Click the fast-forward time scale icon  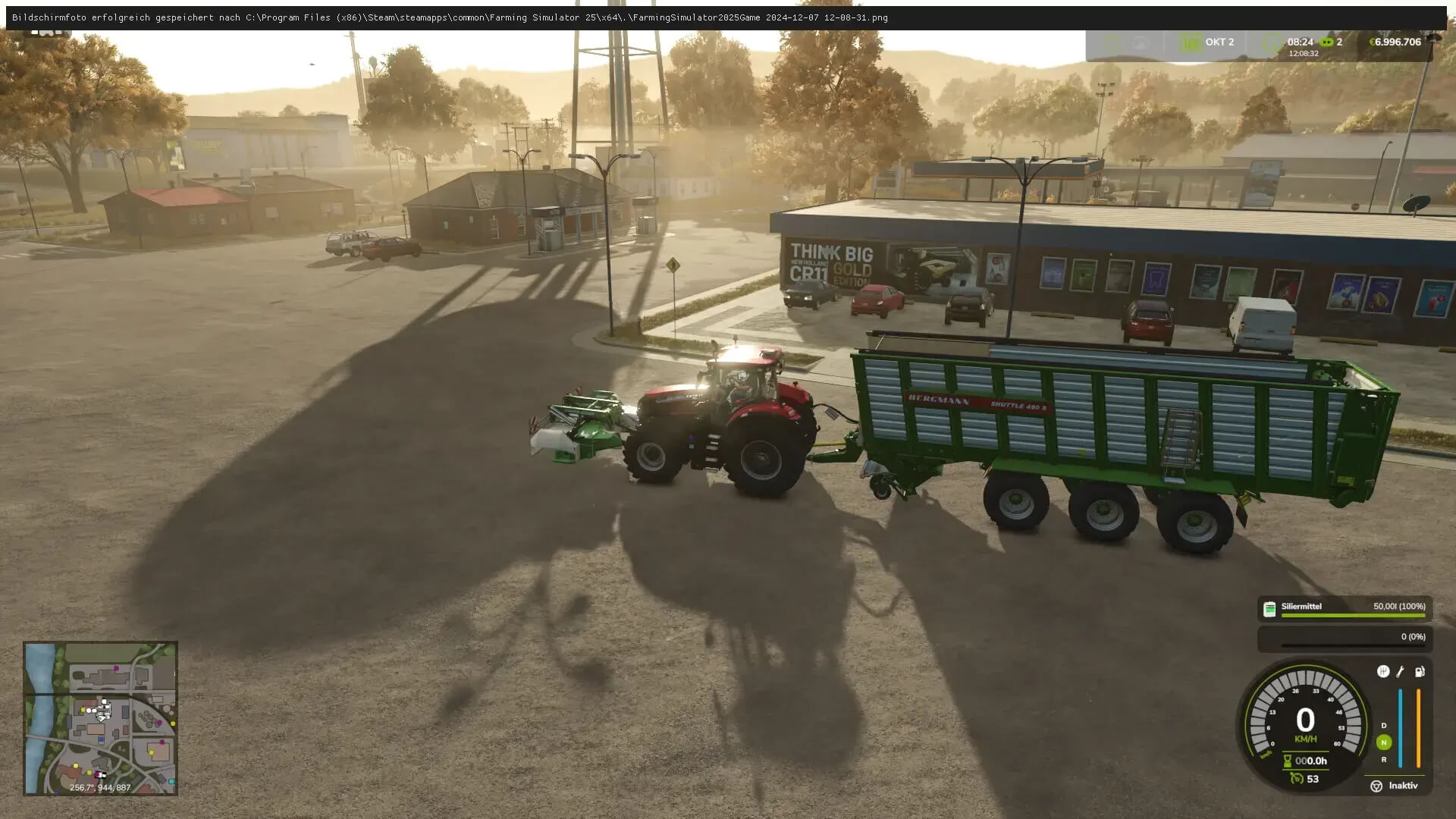pos(1327,42)
